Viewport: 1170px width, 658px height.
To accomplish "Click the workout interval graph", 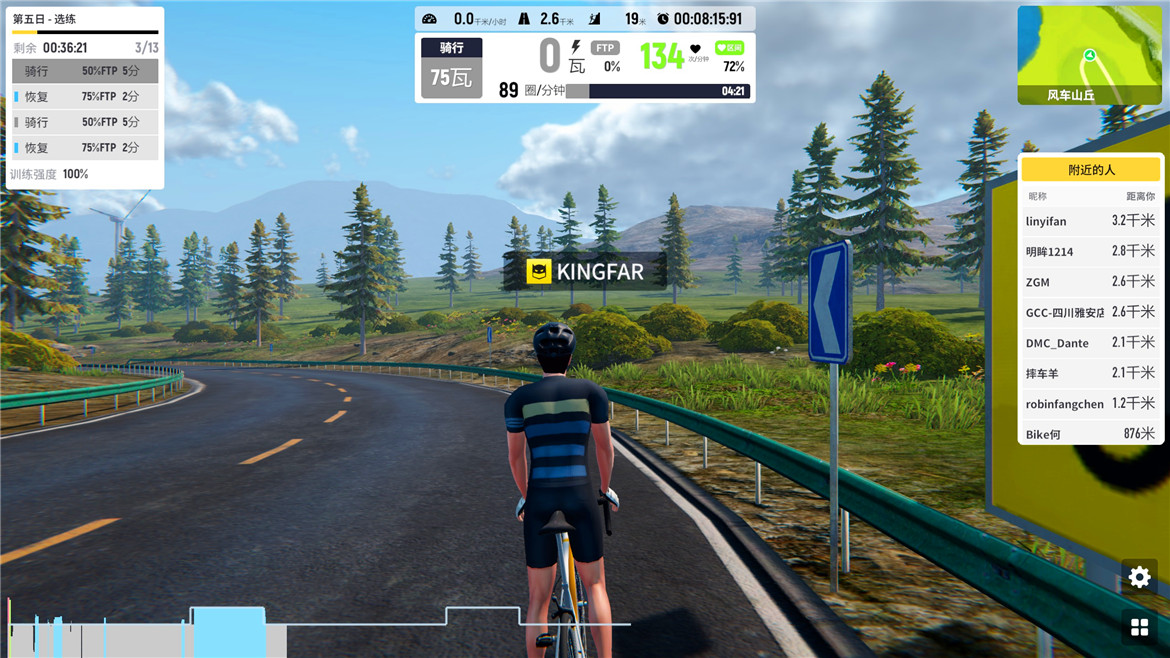I will 320,625.
